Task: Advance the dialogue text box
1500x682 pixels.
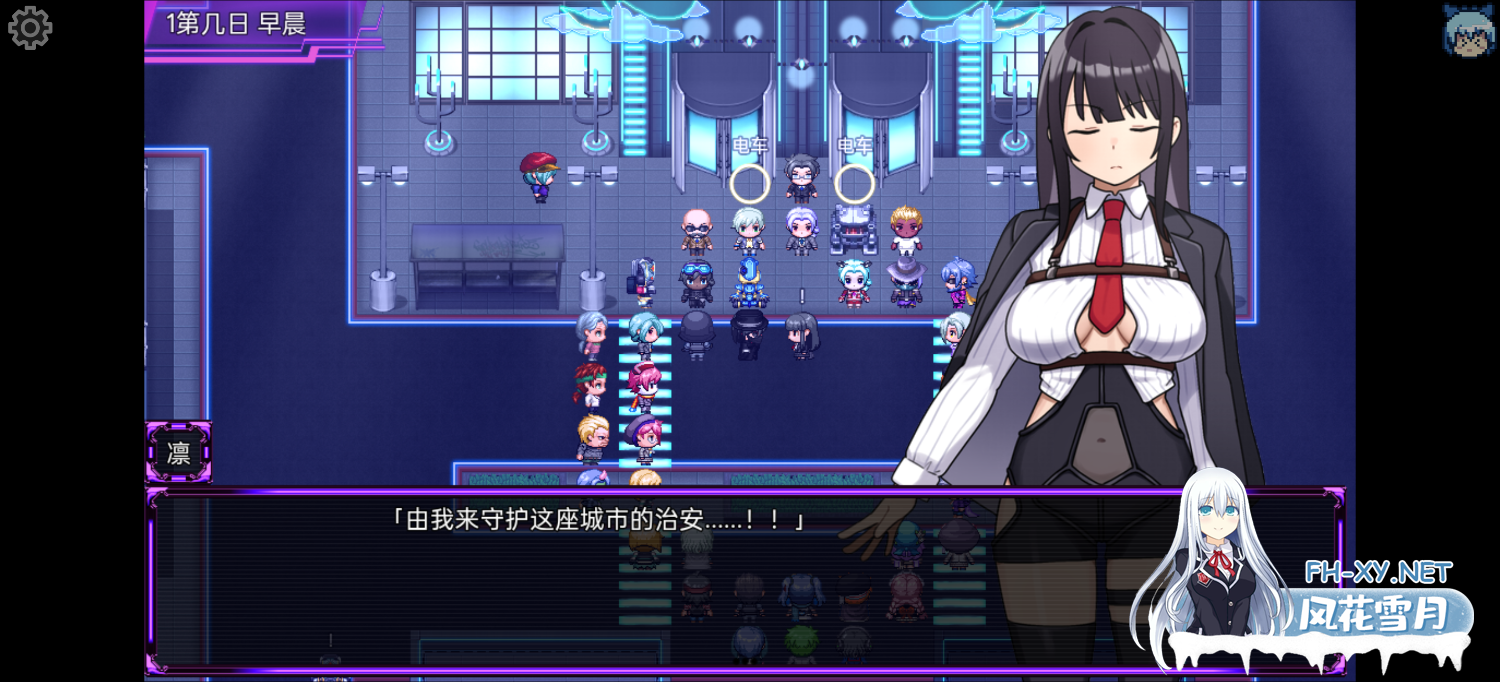Action: [x=640, y=580]
